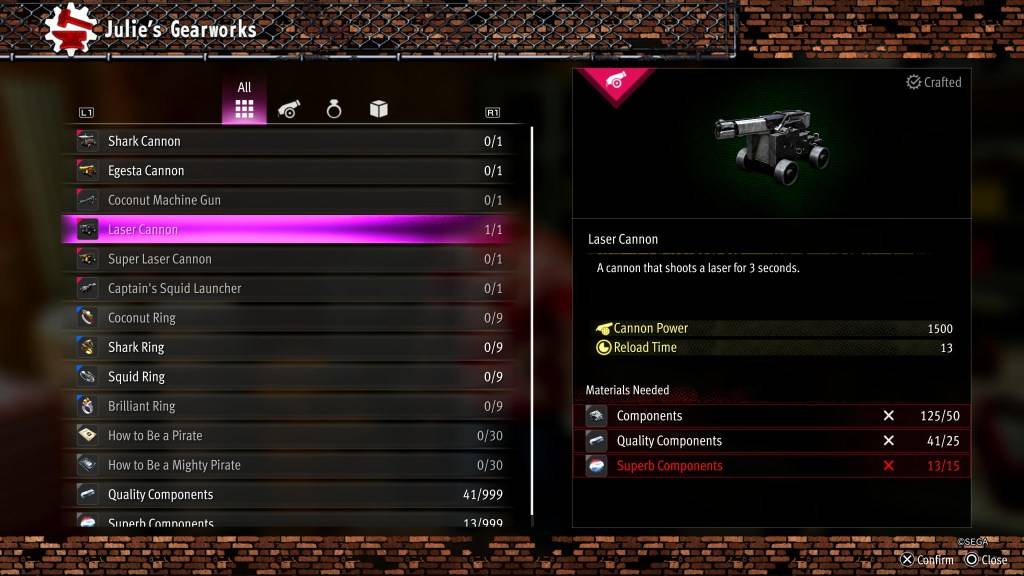Choose the Super Laser Cannon entry
The image size is (1024, 576).
[x=290, y=259]
